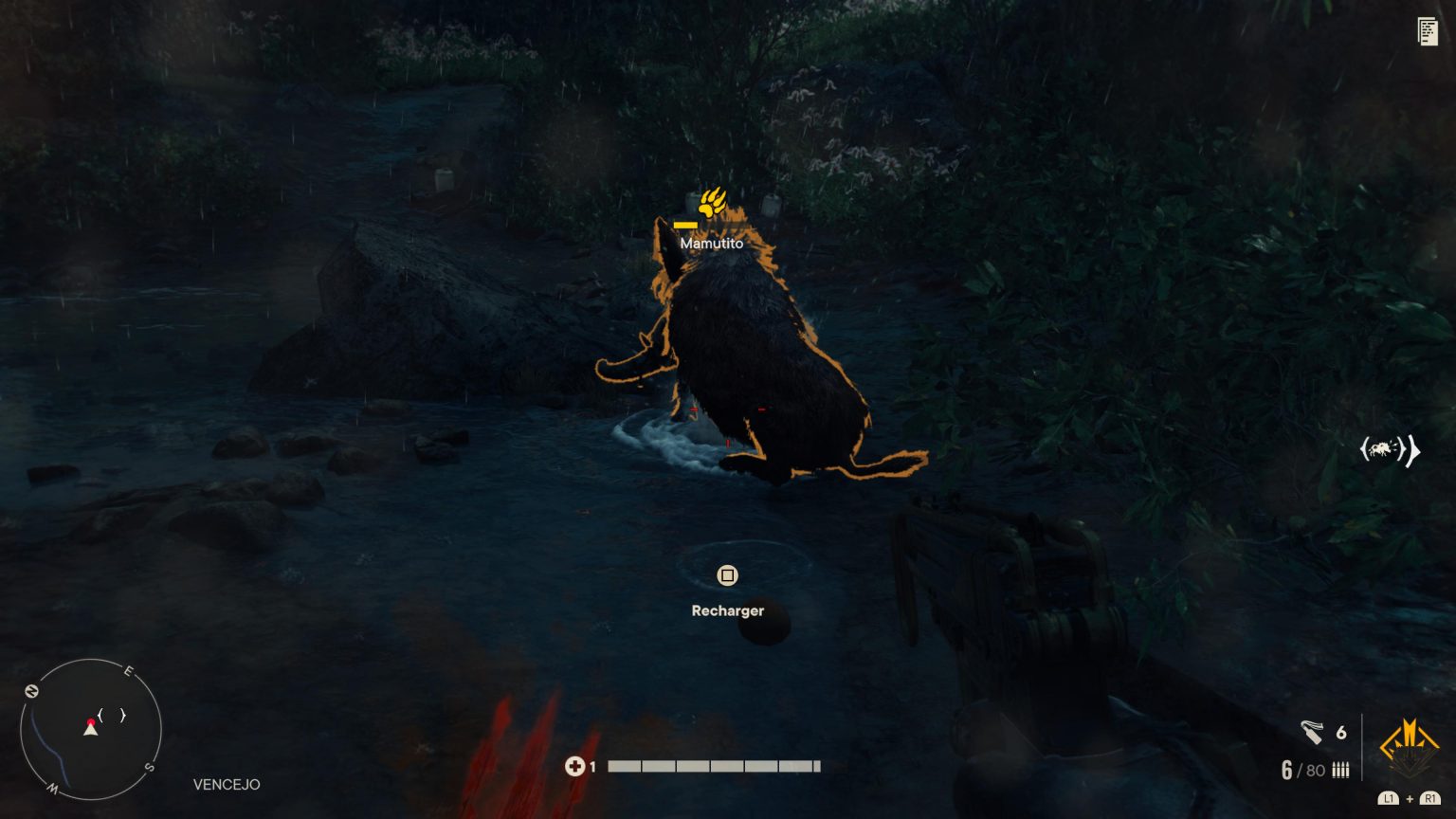Click the E marker on the compass
The image size is (1456, 819).
pyautogui.click(x=128, y=671)
